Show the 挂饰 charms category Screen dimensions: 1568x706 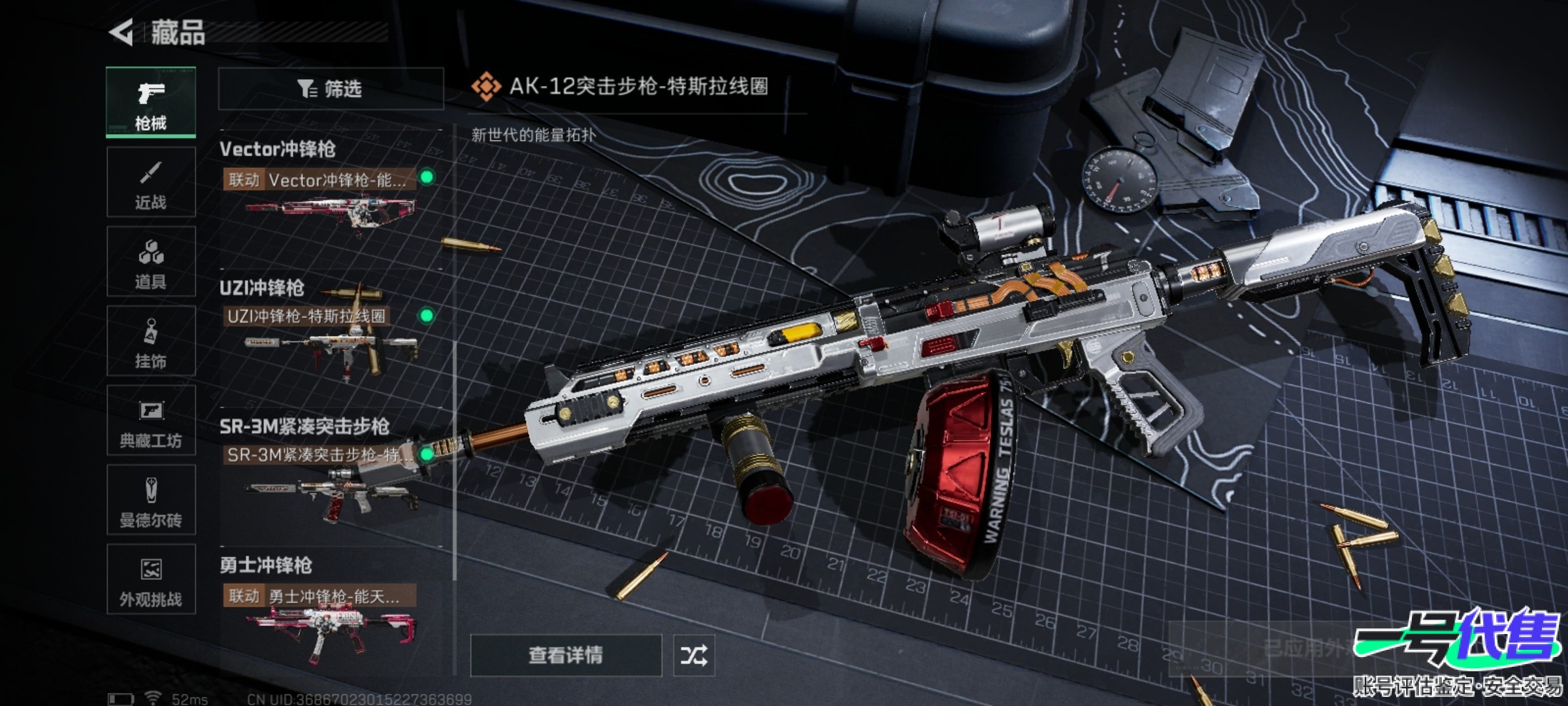151,341
